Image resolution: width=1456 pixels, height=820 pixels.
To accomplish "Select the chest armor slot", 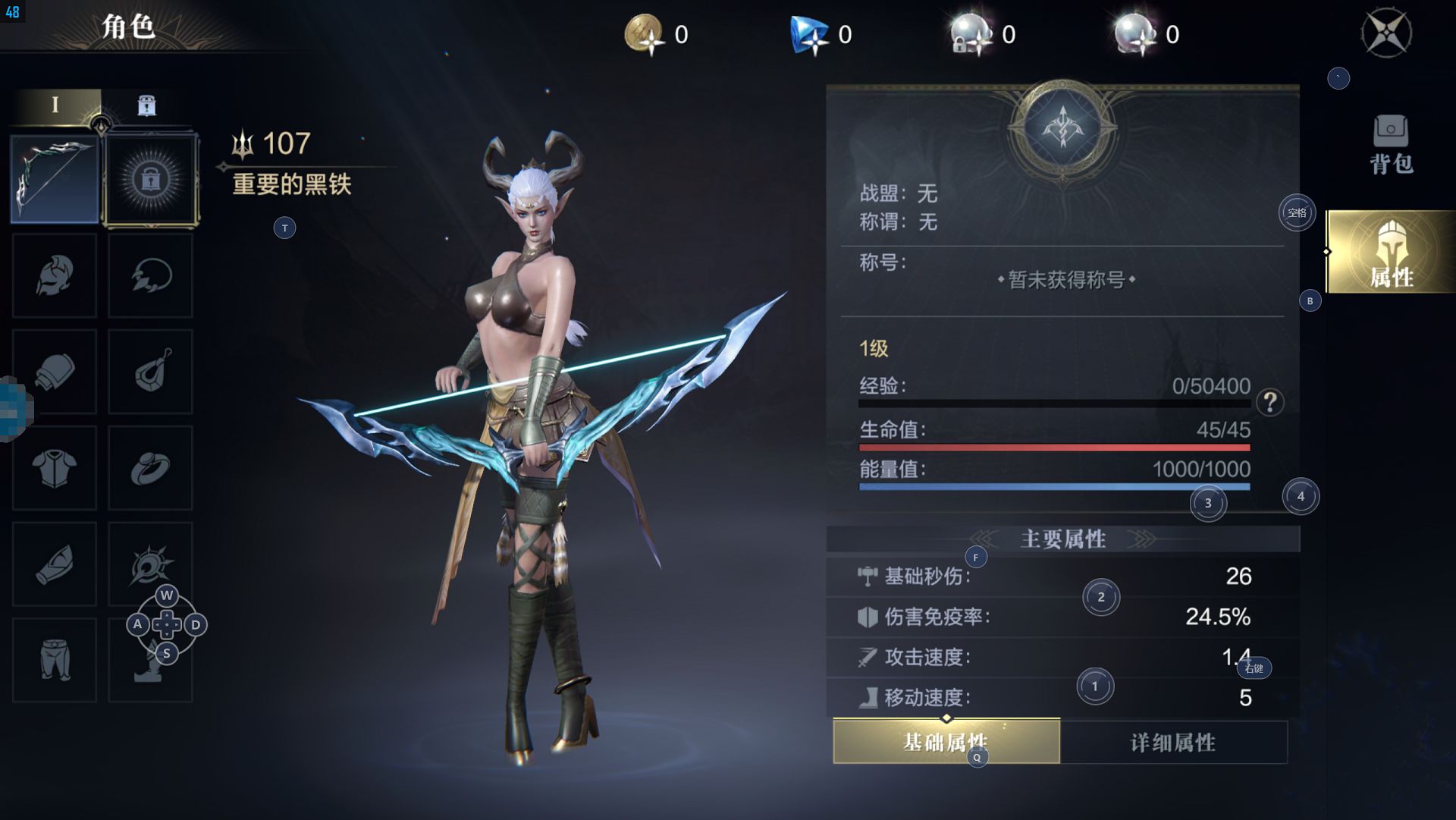I will point(55,467).
